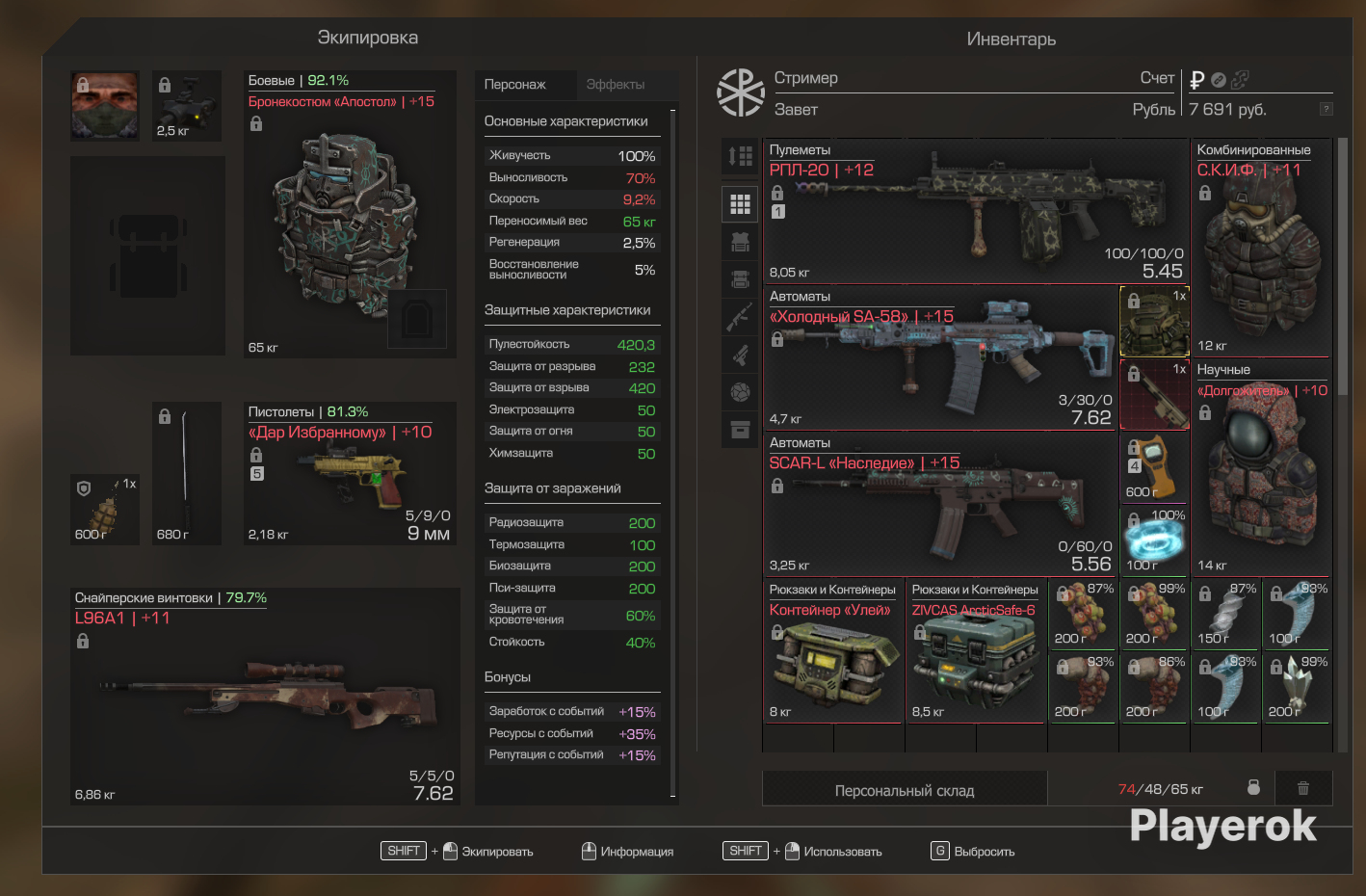Select the РПЛ-20 machine gun in inventory
This screenshot has height=896, width=1366.
click(975, 212)
